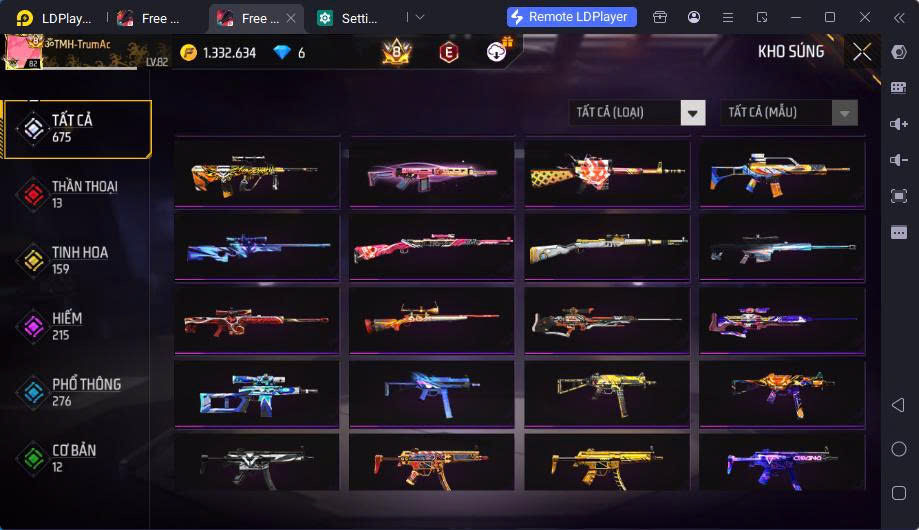
Task: Click the gold coin balance icon
Action: [x=189, y=53]
